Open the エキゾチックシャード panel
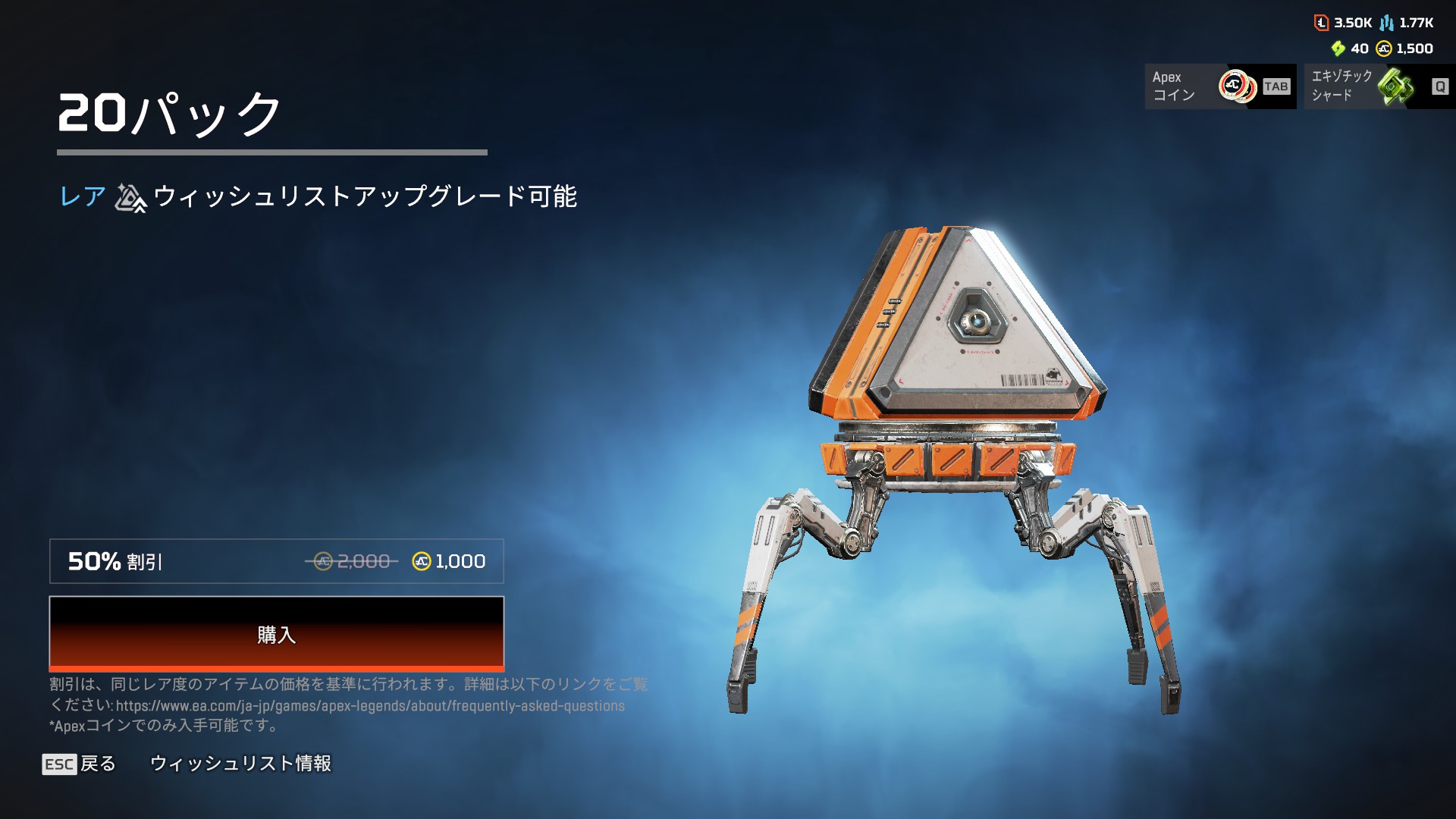Viewport: 1456px width, 819px height. pos(1379,86)
